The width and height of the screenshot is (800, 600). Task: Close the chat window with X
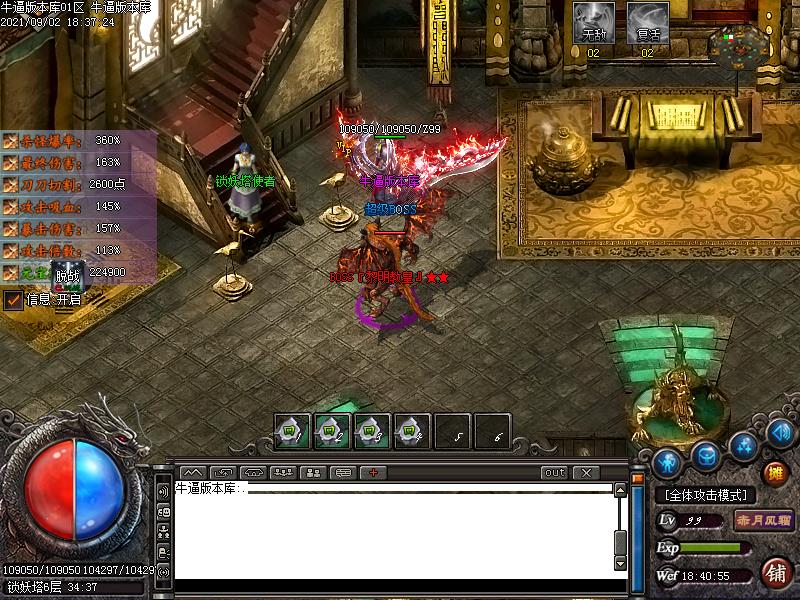[x=585, y=472]
